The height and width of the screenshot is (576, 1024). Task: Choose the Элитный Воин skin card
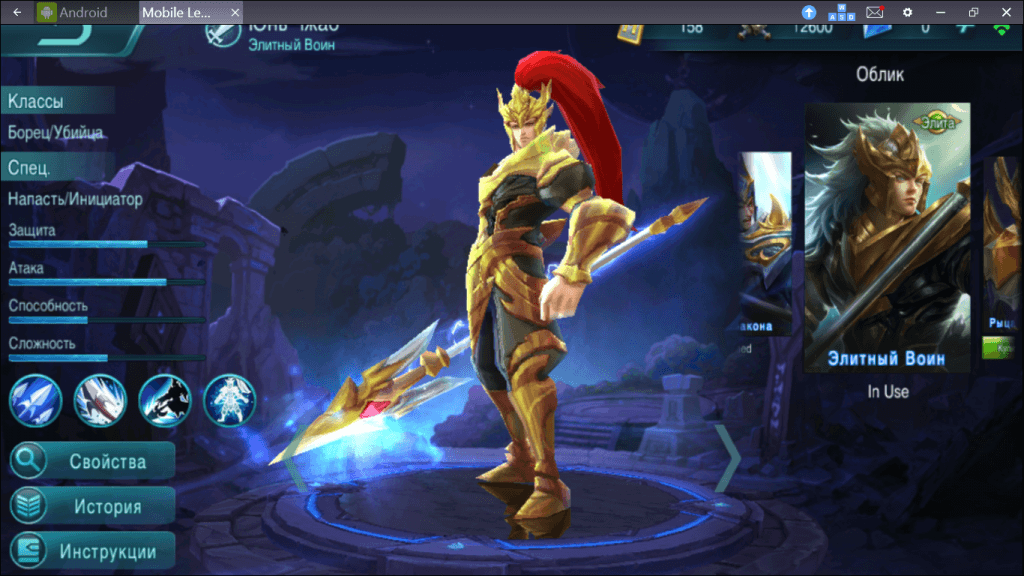tap(887, 237)
